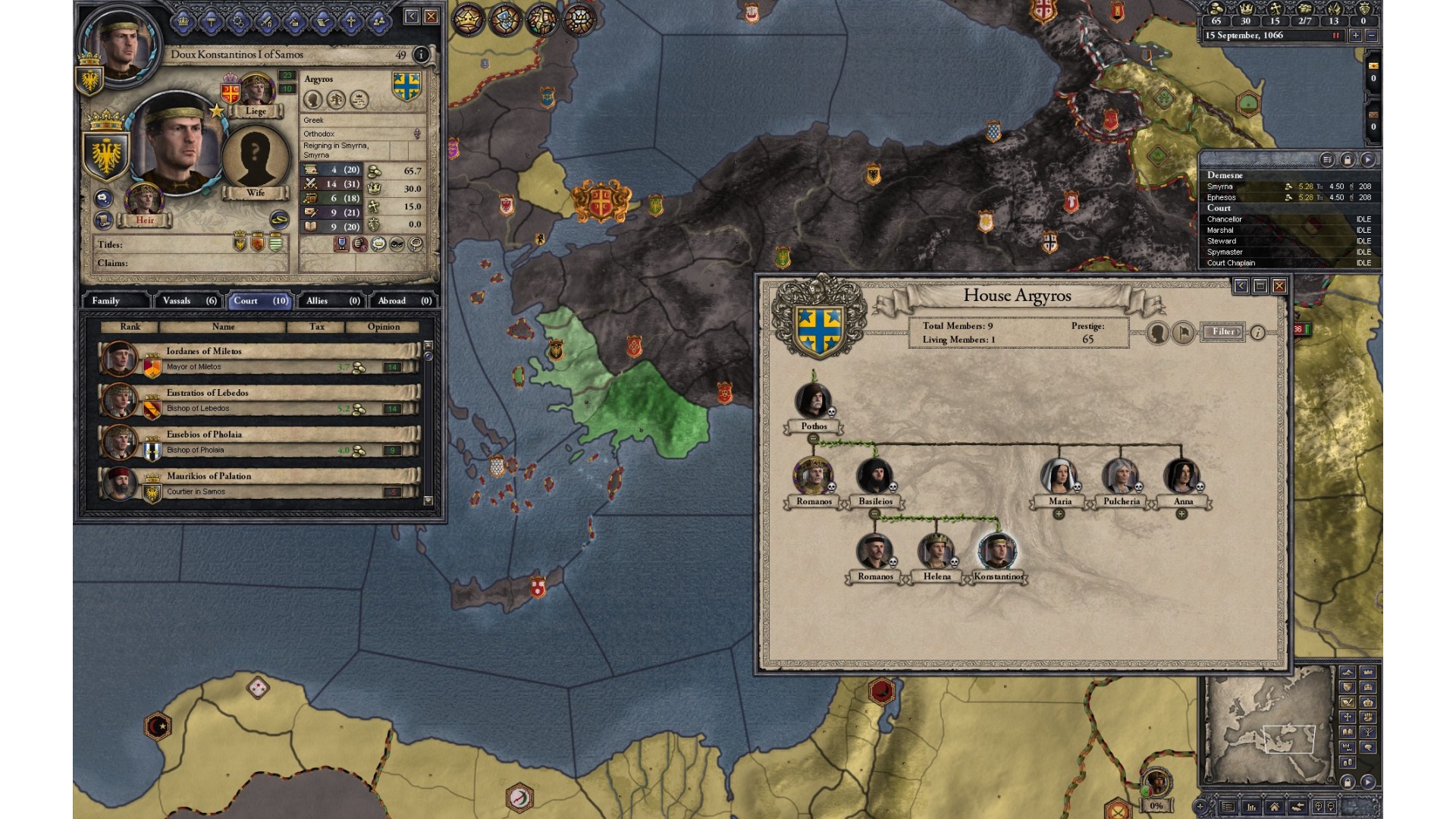Select Pothos in the family tree
This screenshot has height=819, width=1456.
(813, 402)
